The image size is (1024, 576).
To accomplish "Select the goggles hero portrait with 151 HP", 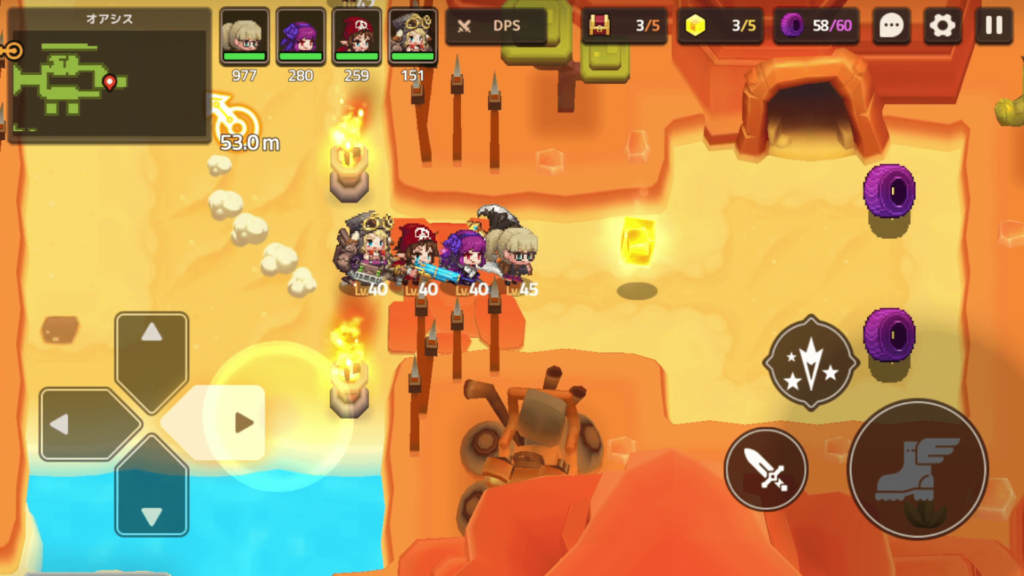I will click(x=412, y=37).
